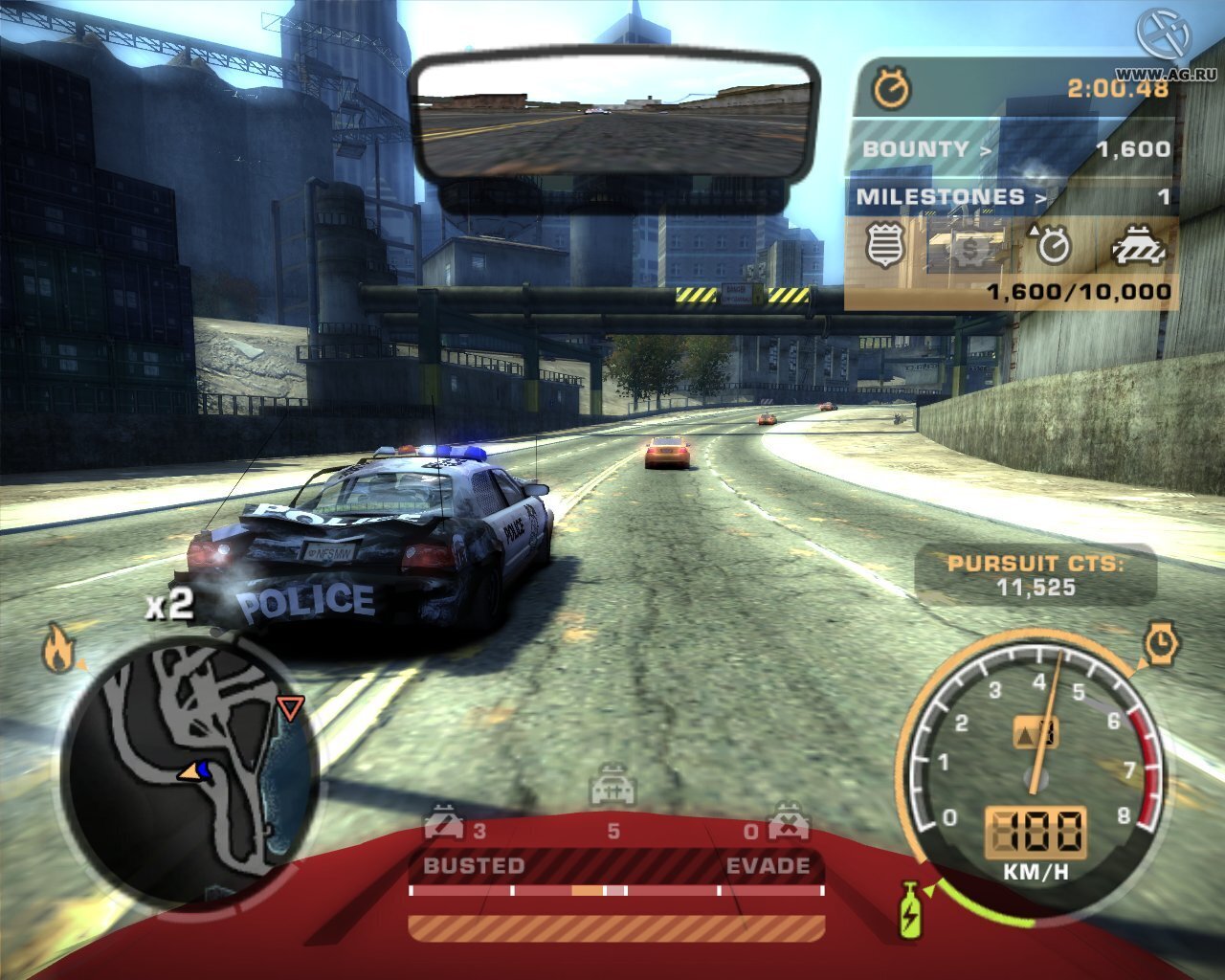Screen dimensions: 1225x980
Task: Click the pursuit timer stopwatch icon
Action: (x=892, y=89)
